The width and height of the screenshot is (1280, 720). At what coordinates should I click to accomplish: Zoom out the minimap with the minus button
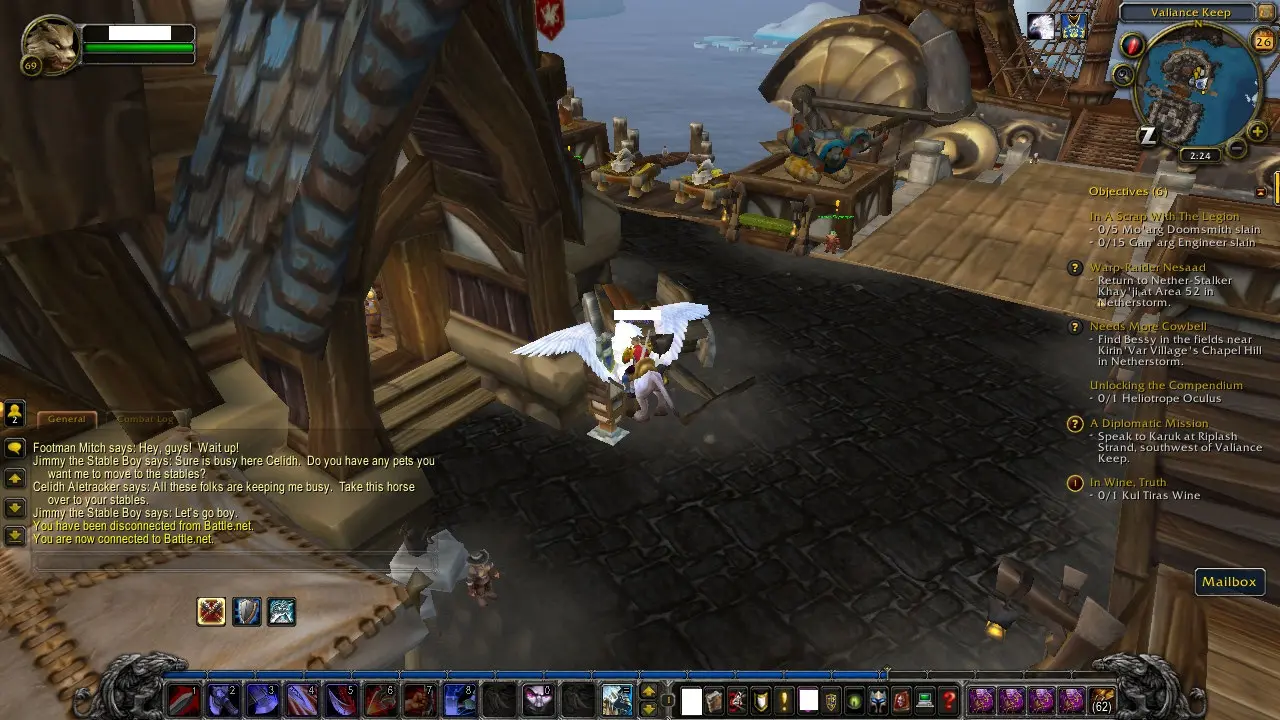(x=1237, y=149)
